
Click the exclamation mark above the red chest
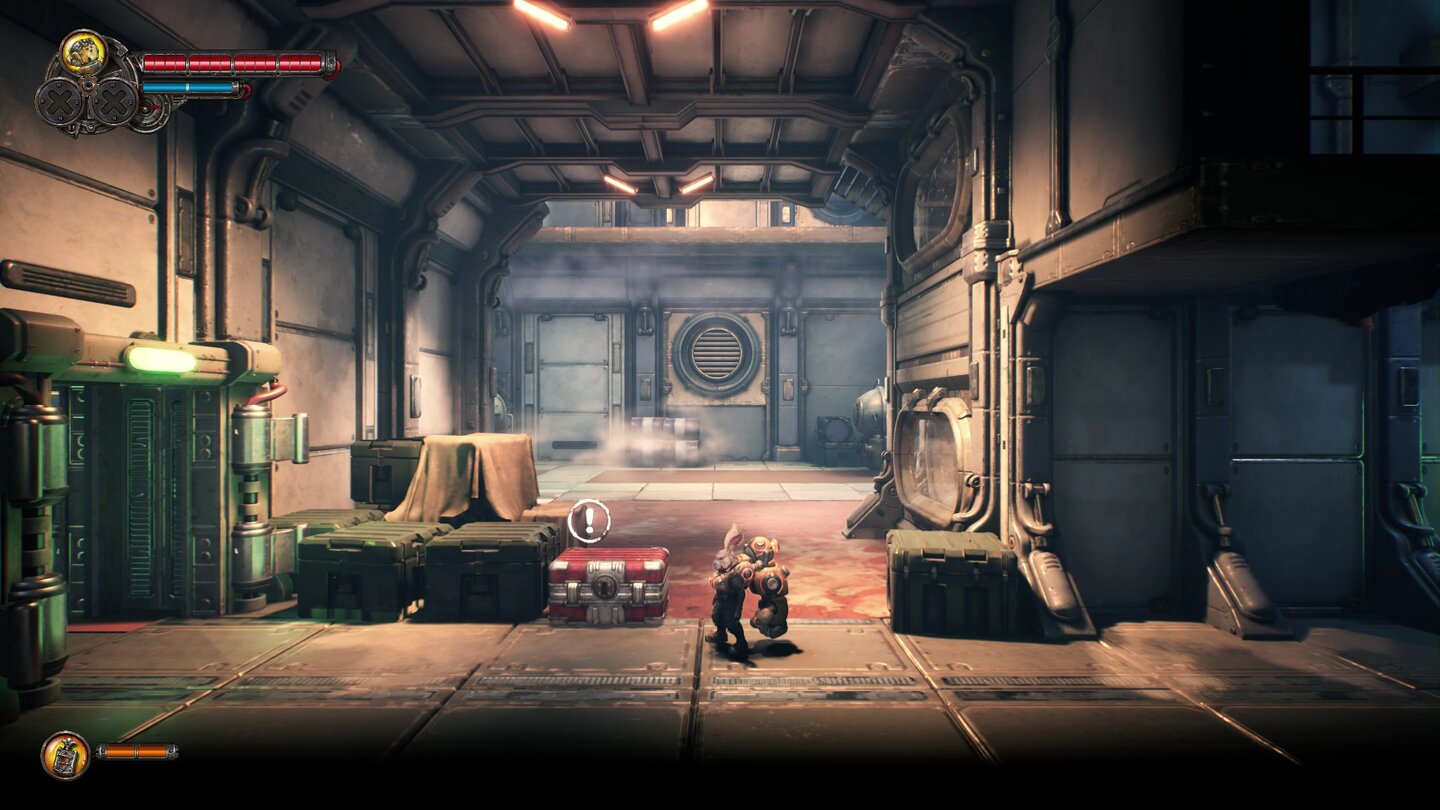coord(589,521)
